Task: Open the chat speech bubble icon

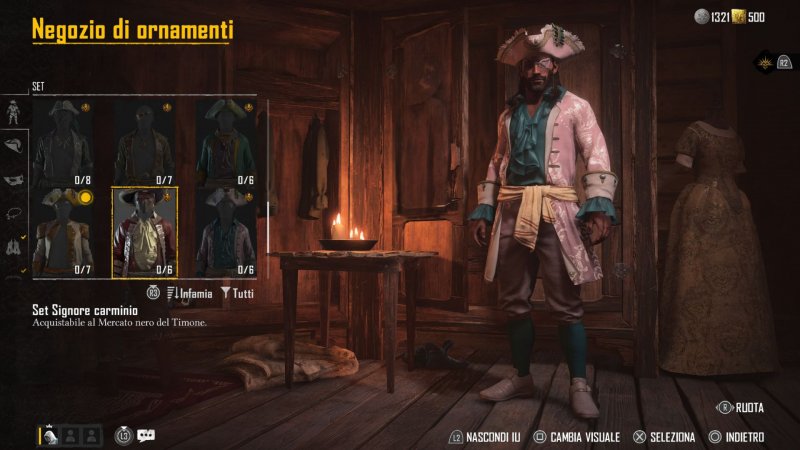Action: (147, 435)
